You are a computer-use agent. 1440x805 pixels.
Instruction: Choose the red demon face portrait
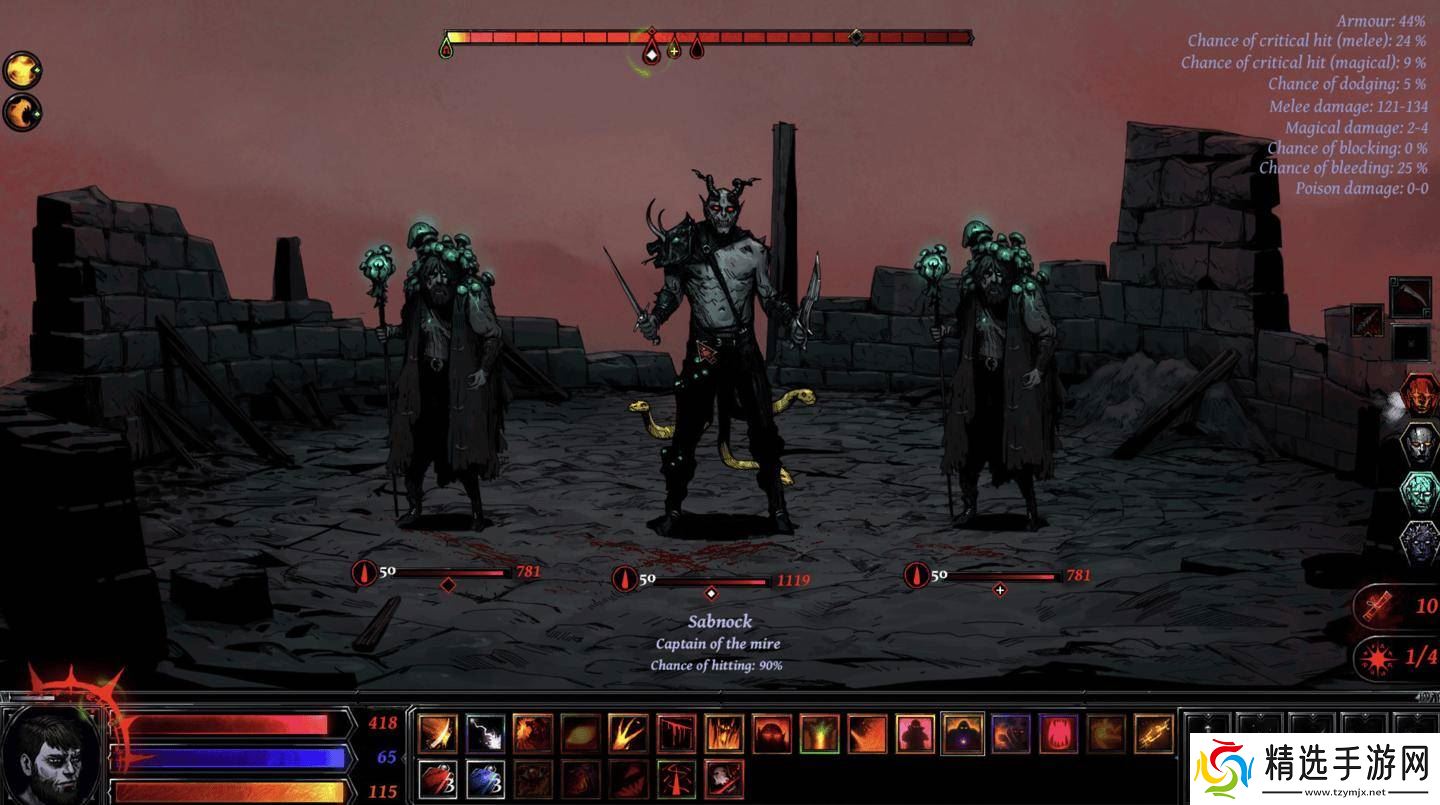tap(1419, 394)
